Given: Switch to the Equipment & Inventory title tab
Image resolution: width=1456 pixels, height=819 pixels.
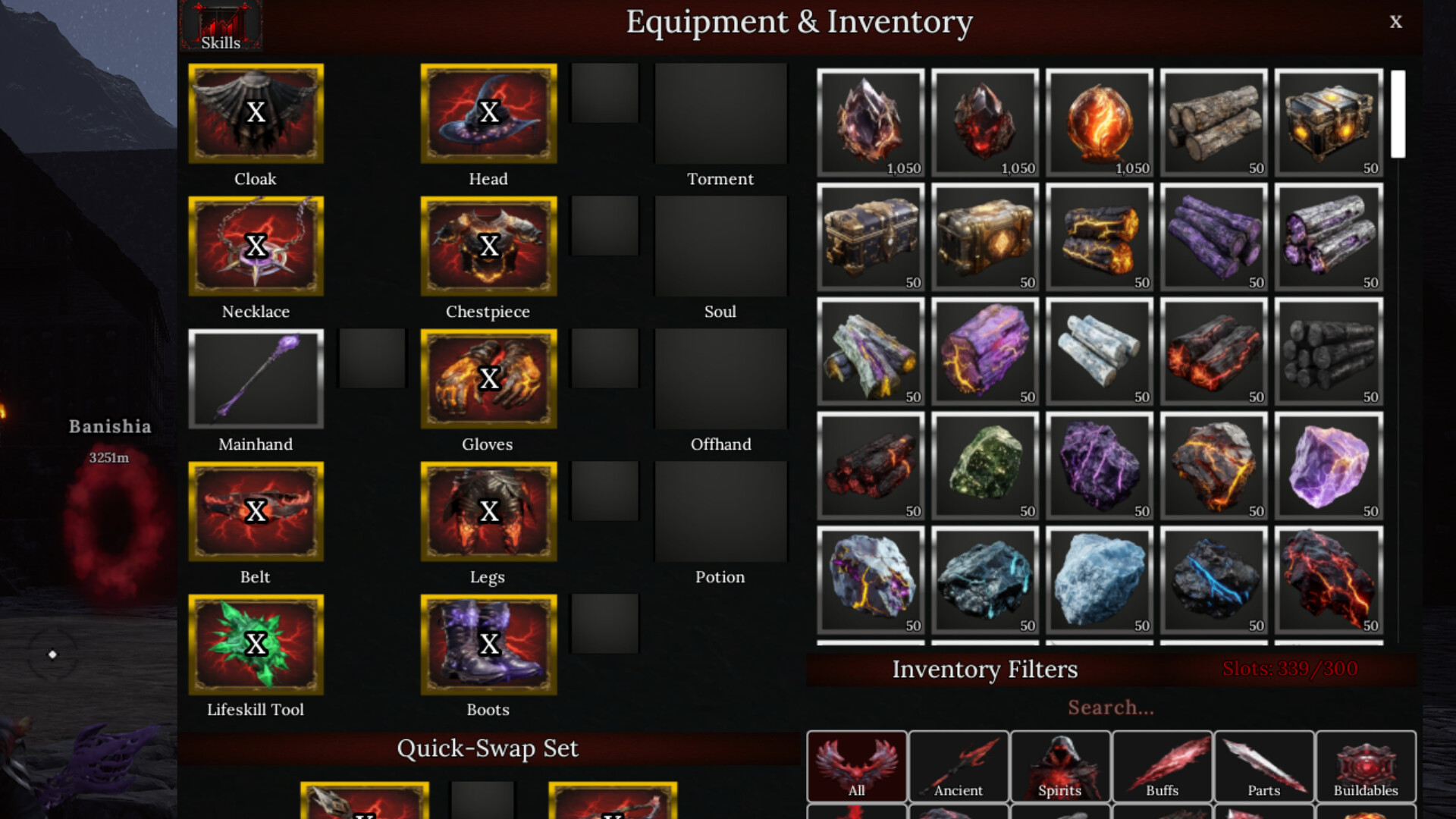Looking at the screenshot, I should pyautogui.click(x=799, y=22).
